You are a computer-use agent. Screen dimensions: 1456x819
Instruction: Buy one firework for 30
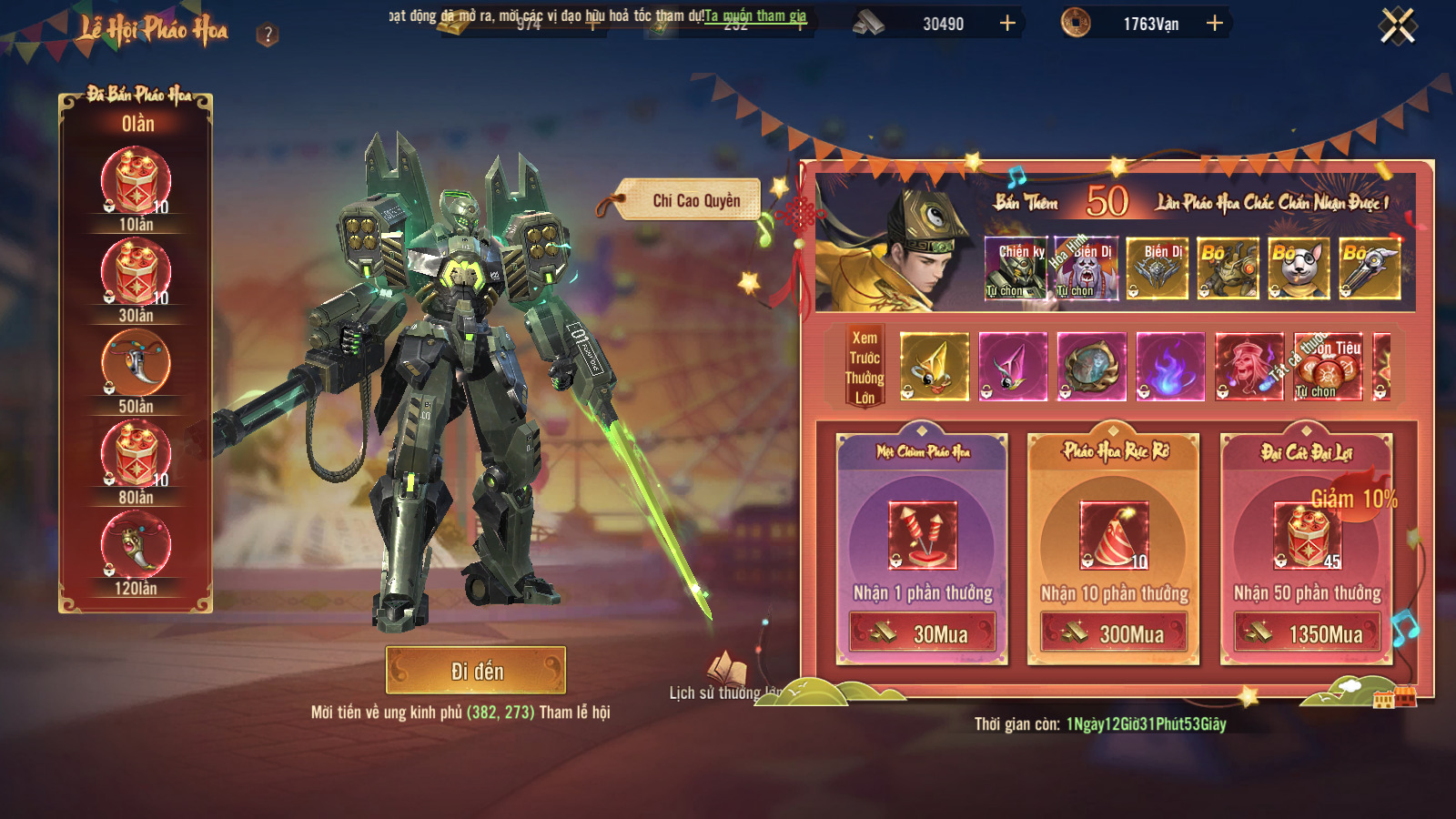pos(922,632)
